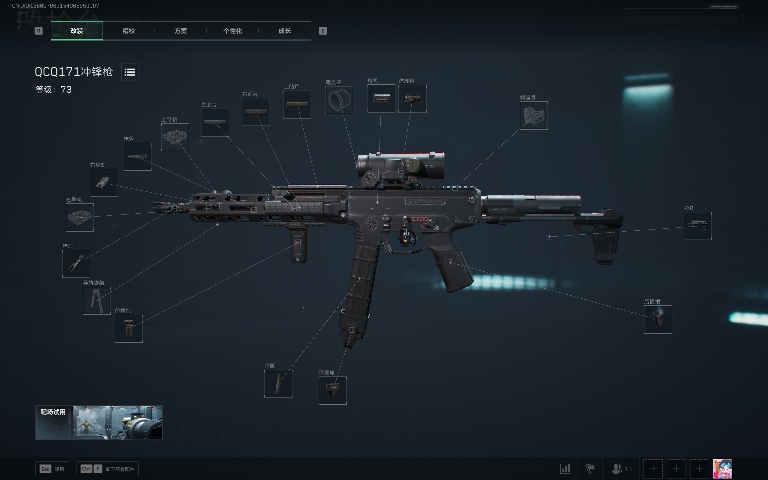Open the player avatar profile

coord(722,468)
